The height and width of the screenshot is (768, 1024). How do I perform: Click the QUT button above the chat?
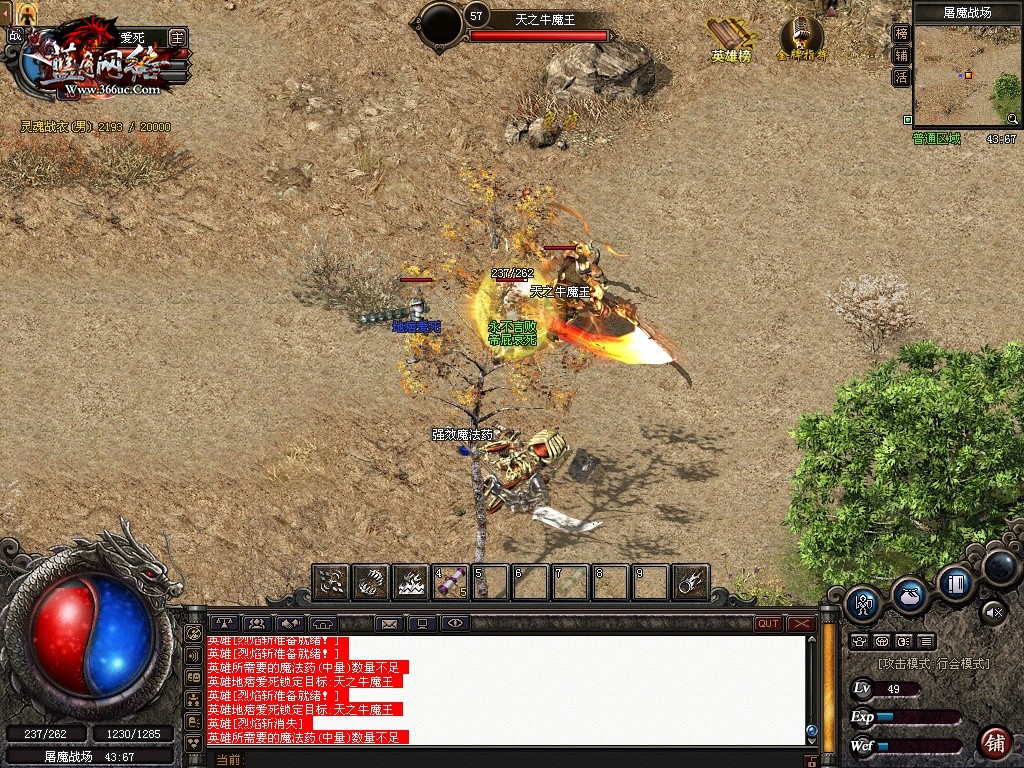(x=768, y=623)
